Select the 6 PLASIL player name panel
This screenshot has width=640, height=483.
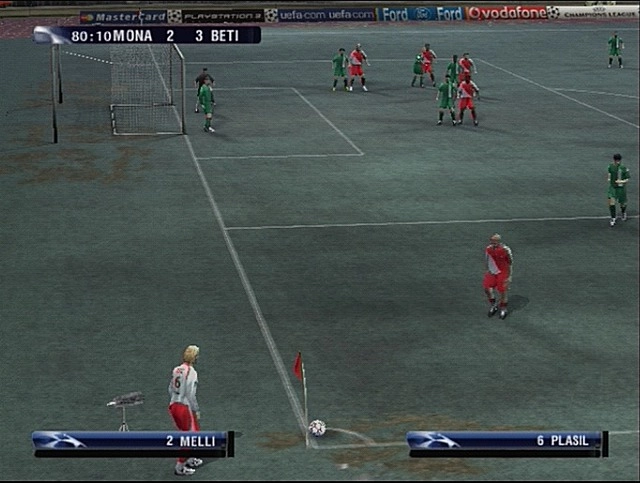tap(506, 441)
